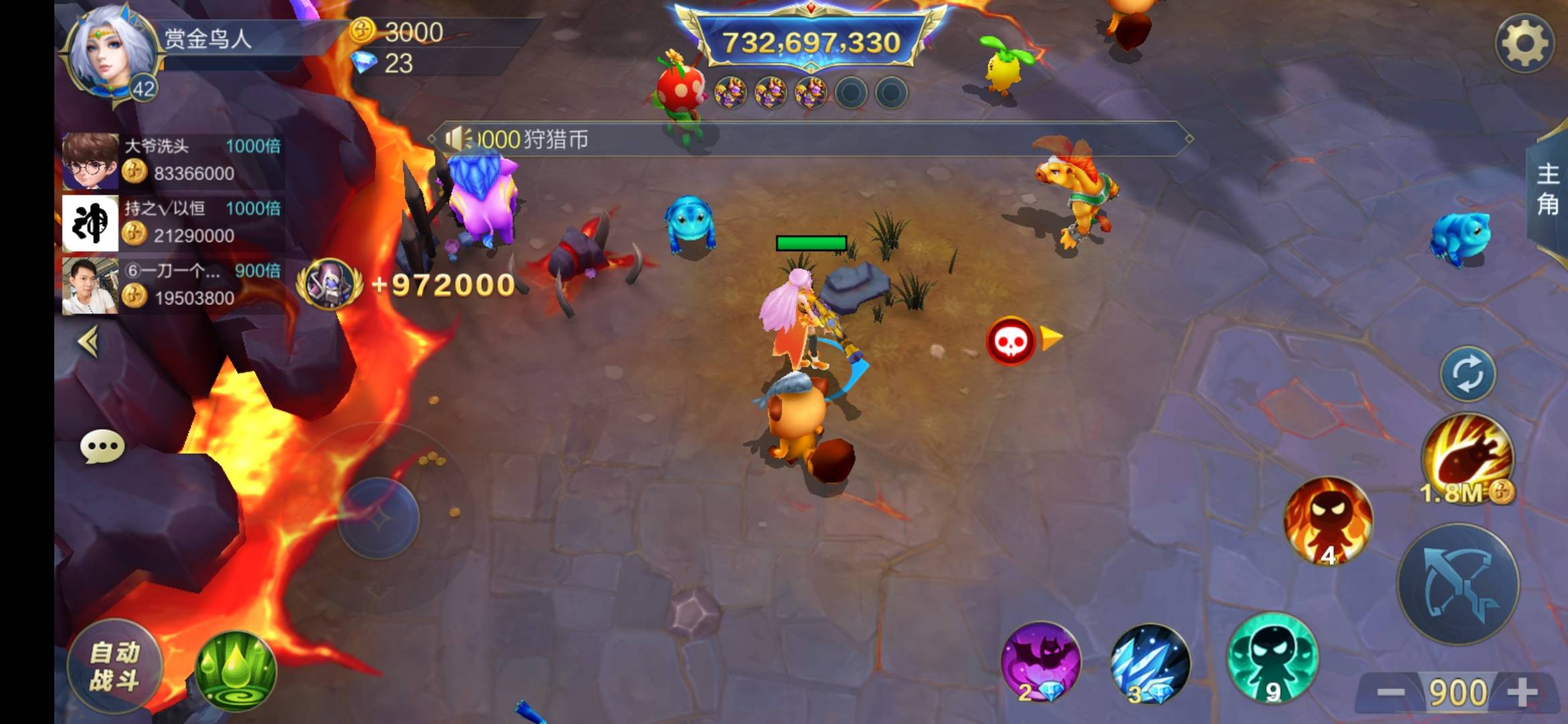Image resolution: width=1568 pixels, height=724 pixels.
Task: Activate the teal shadow figure skill
Action: coord(1272,658)
